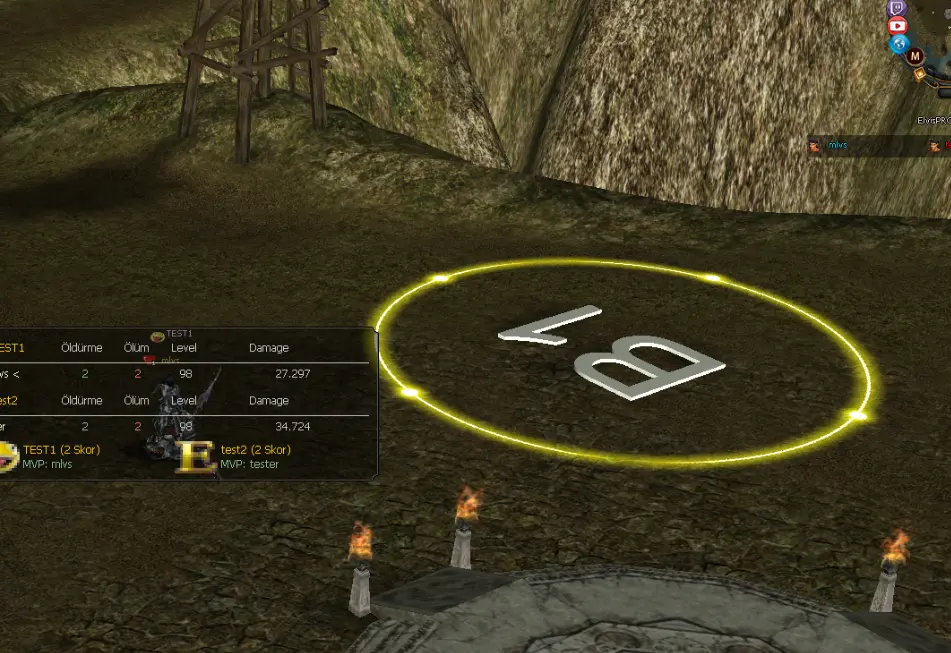Screen dimensions: 951x653
Task: Click the TEST1 smiley guild emblem
Action: (x=8, y=457)
